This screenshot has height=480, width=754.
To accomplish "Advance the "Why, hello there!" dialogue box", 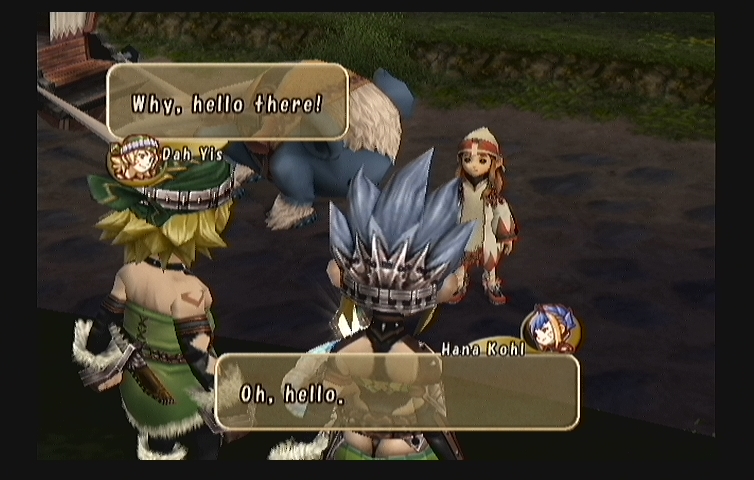I will 228,101.
